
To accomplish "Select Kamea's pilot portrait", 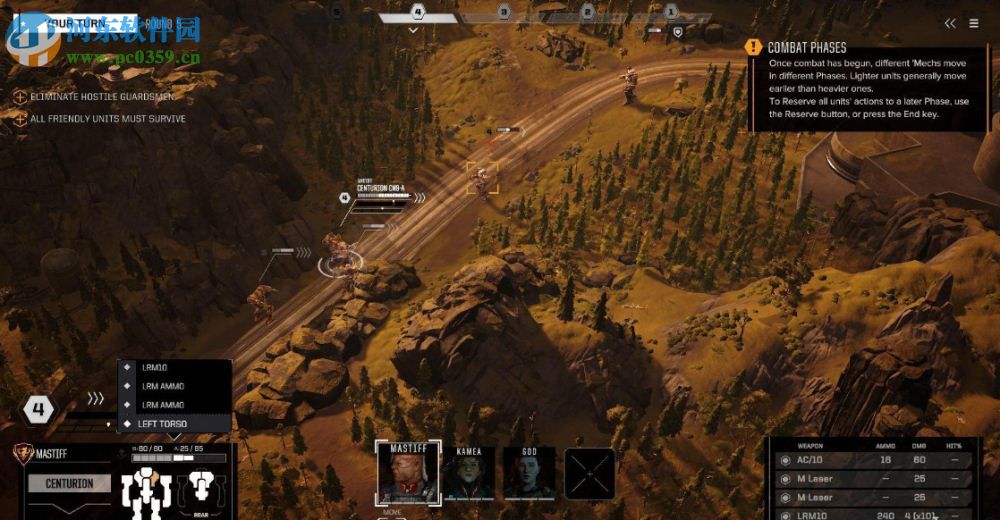I will pyautogui.click(x=469, y=474).
